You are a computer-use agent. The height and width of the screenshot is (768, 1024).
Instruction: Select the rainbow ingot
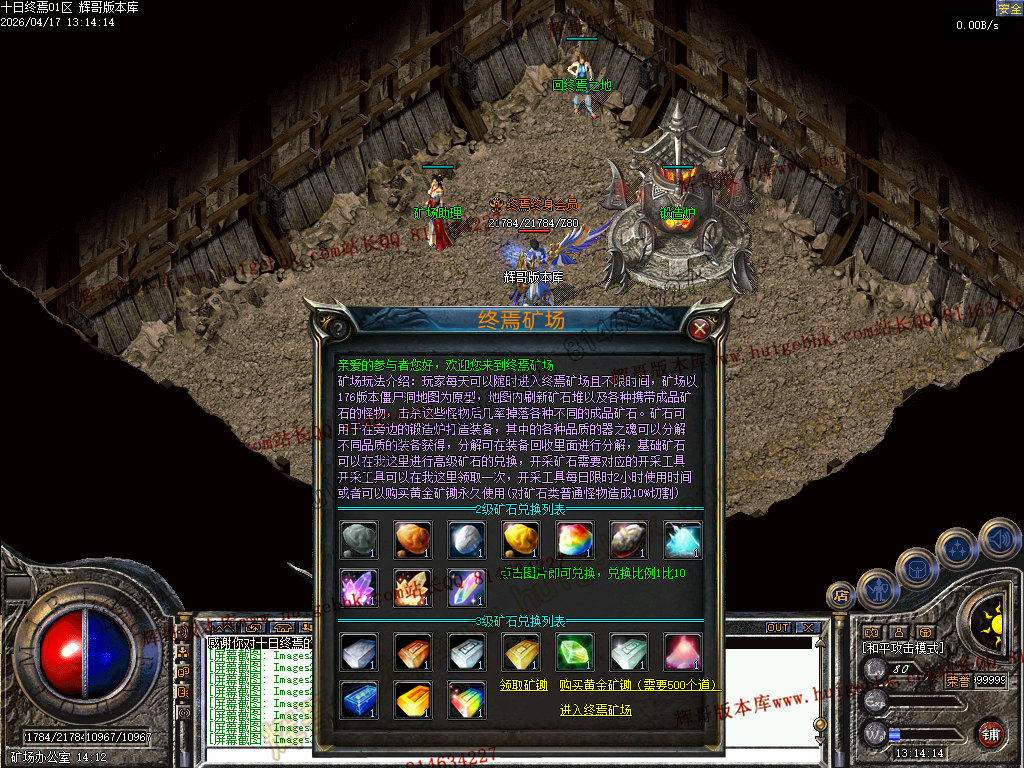click(x=466, y=699)
